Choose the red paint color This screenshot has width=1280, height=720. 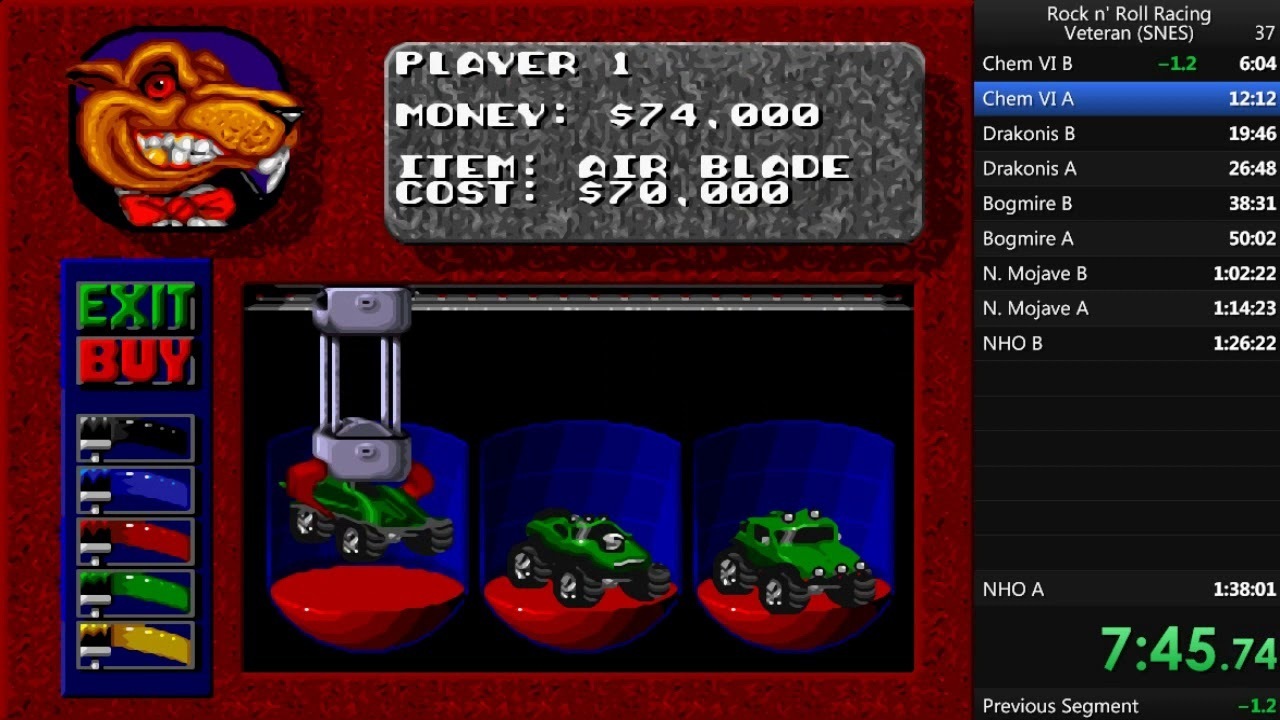click(135, 541)
